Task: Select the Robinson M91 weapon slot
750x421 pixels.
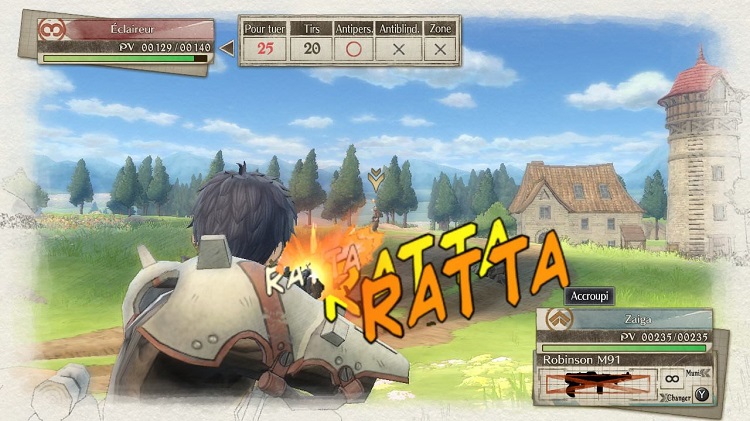Action: (597, 381)
